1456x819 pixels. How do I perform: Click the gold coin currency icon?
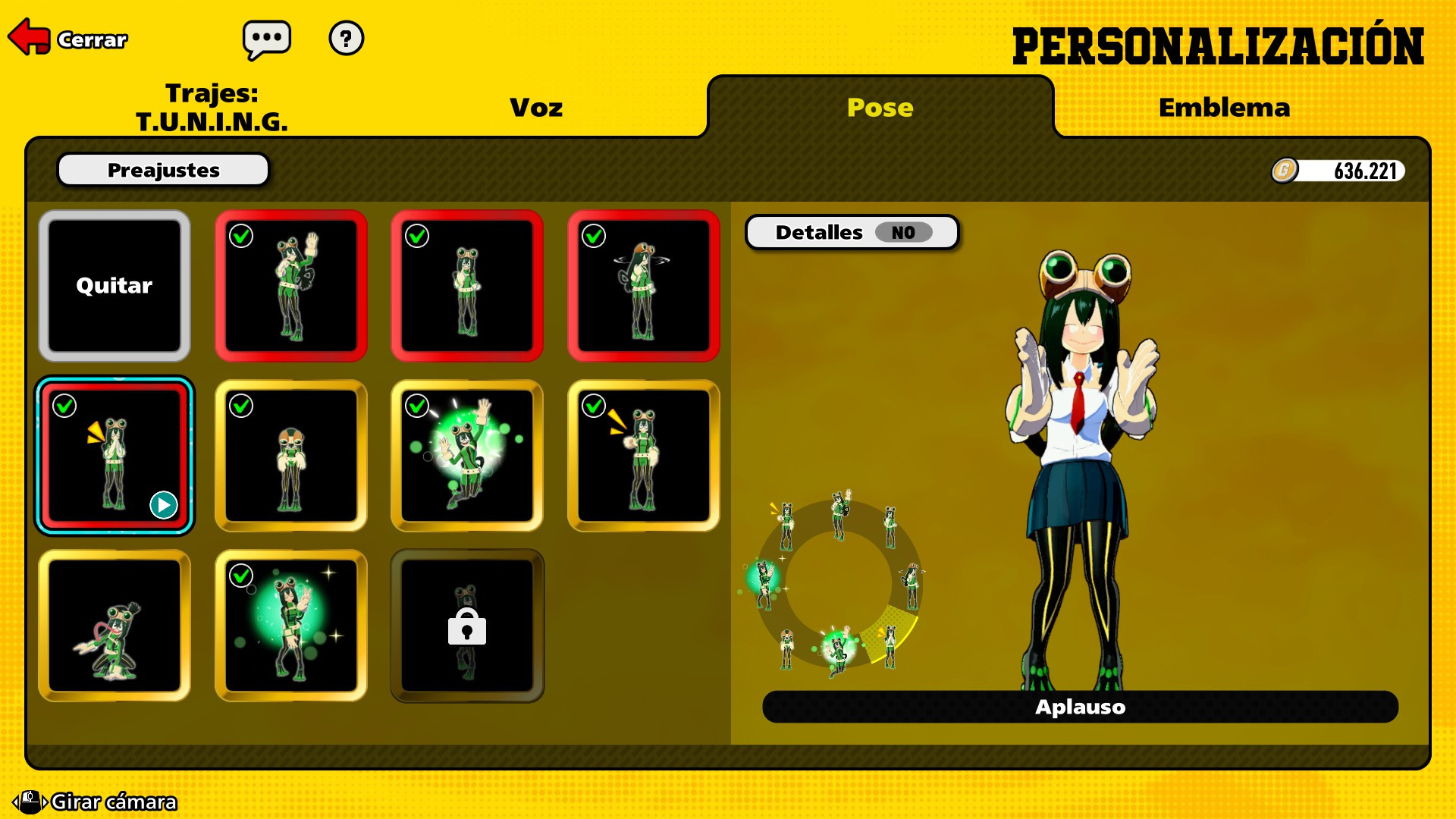click(x=1286, y=171)
